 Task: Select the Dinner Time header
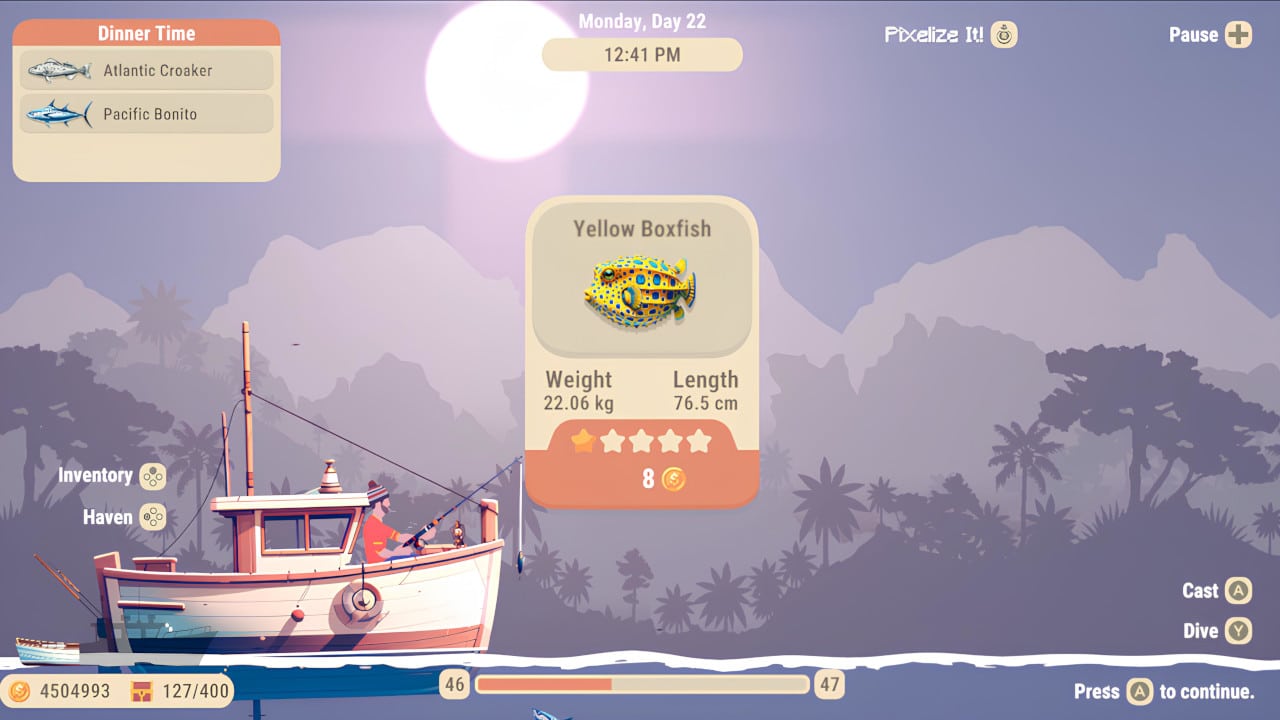tap(145, 33)
